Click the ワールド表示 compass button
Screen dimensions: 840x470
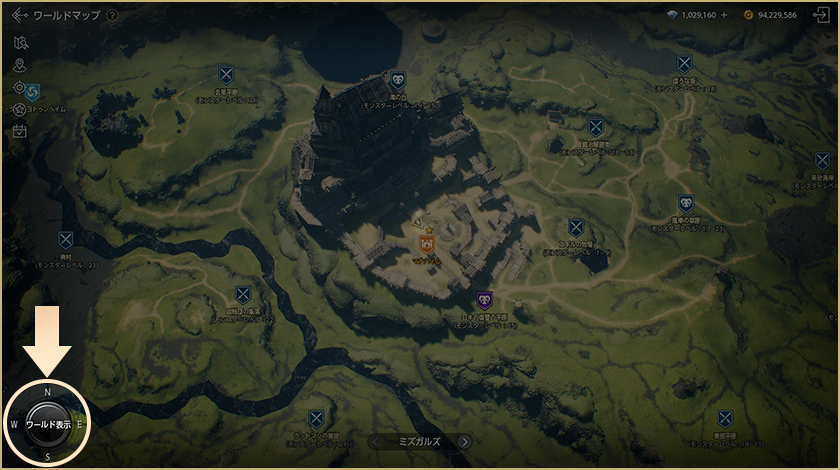point(48,425)
